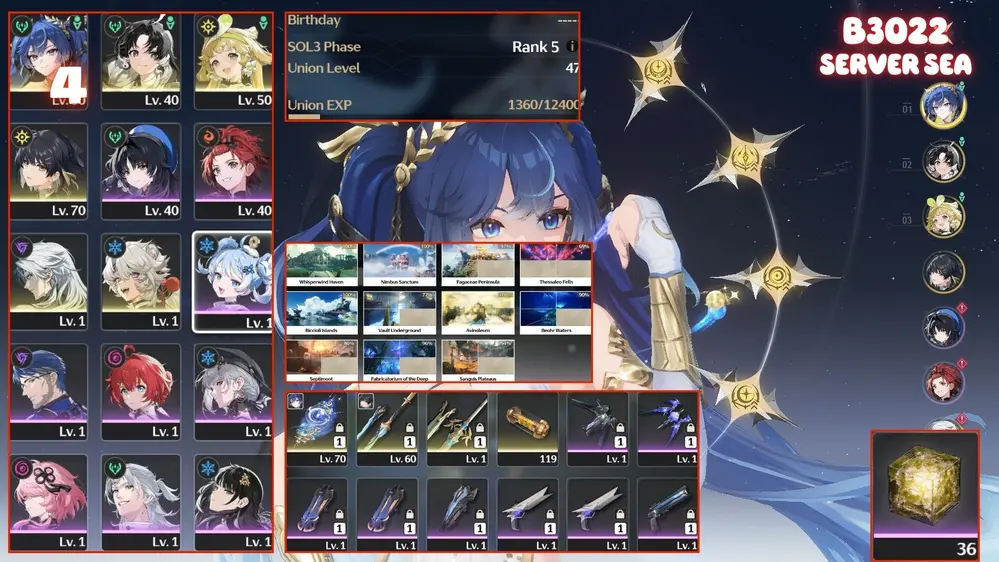The width and height of the screenshot is (999, 562).
Task: Switch to team slot 01 blue-haired portrait
Action: (x=942, y=106)
